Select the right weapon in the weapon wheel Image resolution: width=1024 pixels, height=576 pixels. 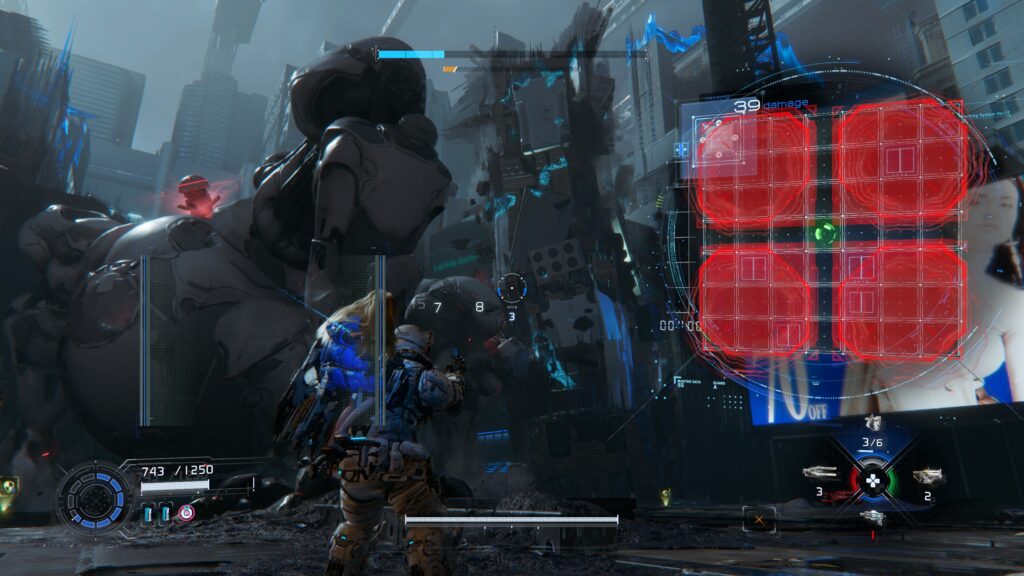click(929, 476)
